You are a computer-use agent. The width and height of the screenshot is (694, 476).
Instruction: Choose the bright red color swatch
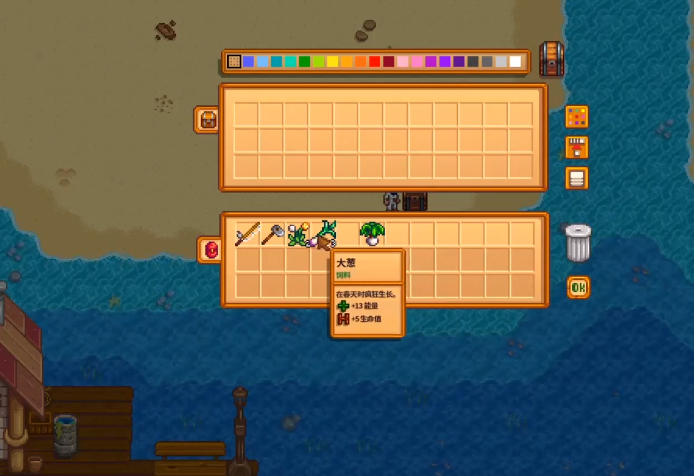coord(375,62)
